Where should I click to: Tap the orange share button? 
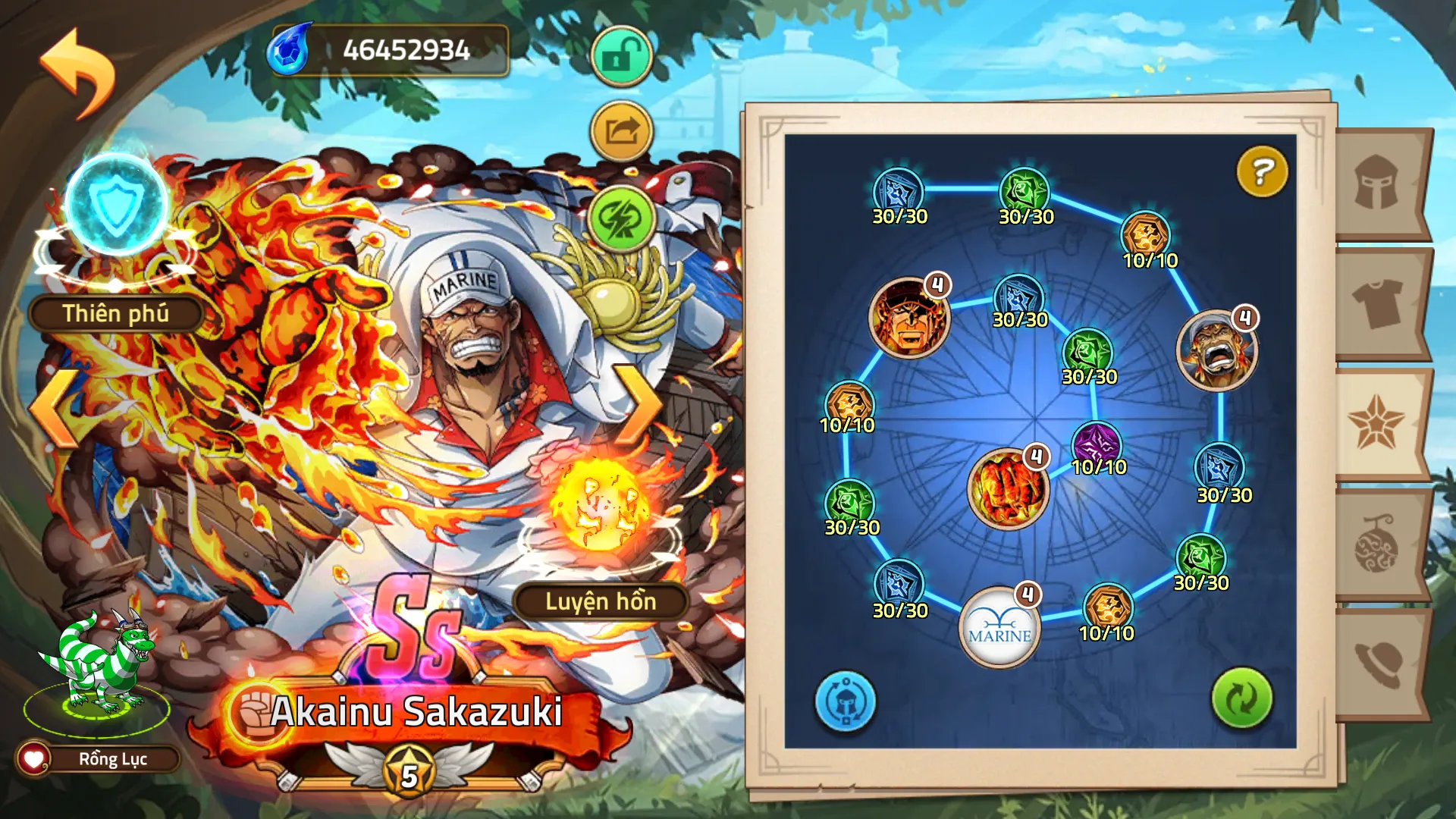pyautogui.click(x=621, y=131)
